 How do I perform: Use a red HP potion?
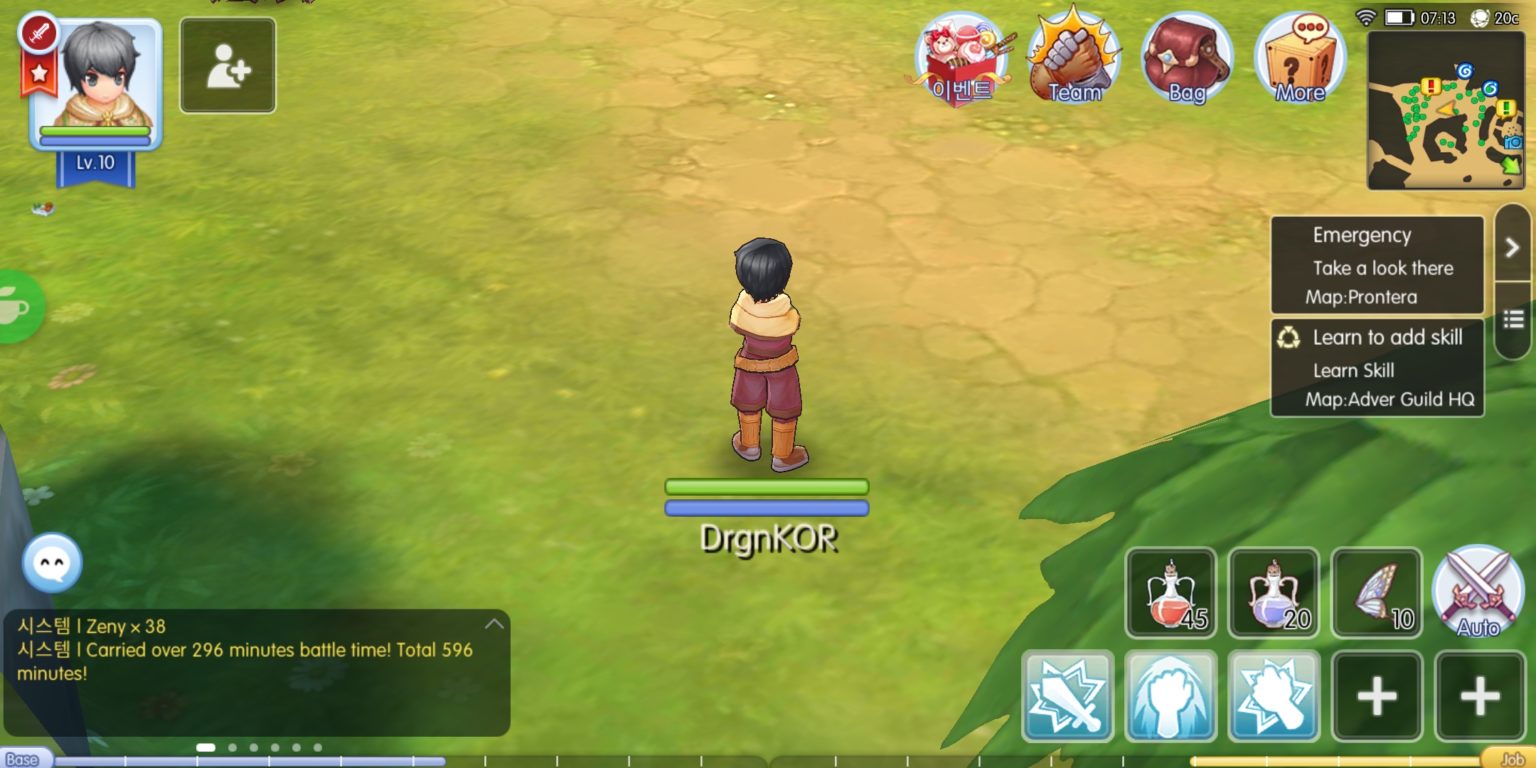[x=1171, y=592]
